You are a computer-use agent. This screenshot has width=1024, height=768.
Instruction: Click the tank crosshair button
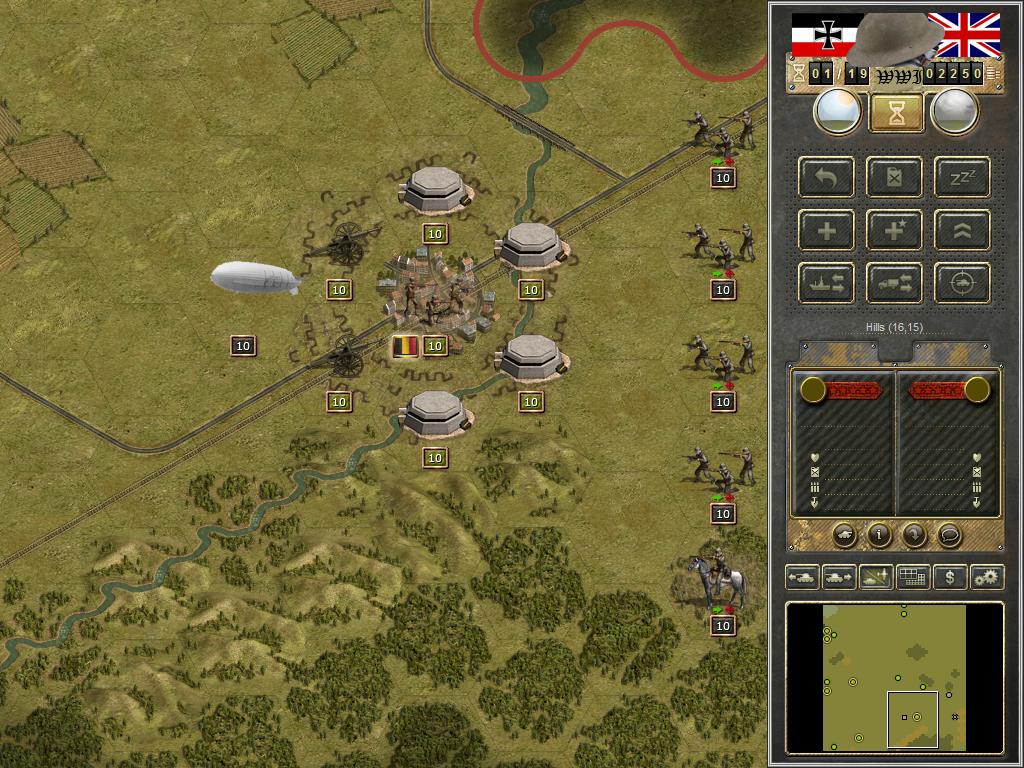pos(962,283)
